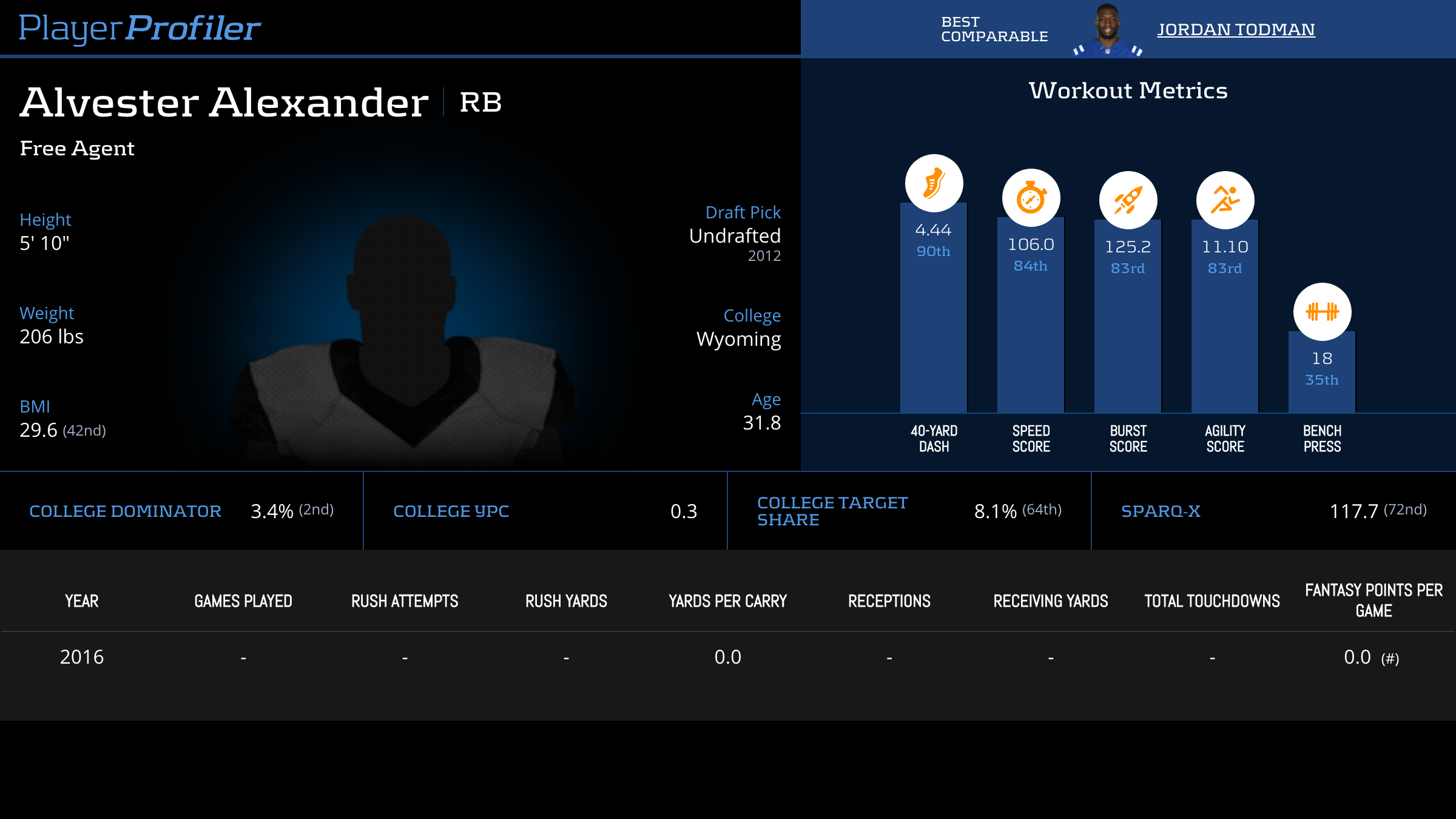Select the College Target Share label
The height and width of the screenshot is (819, 1456).
(832, 511)
